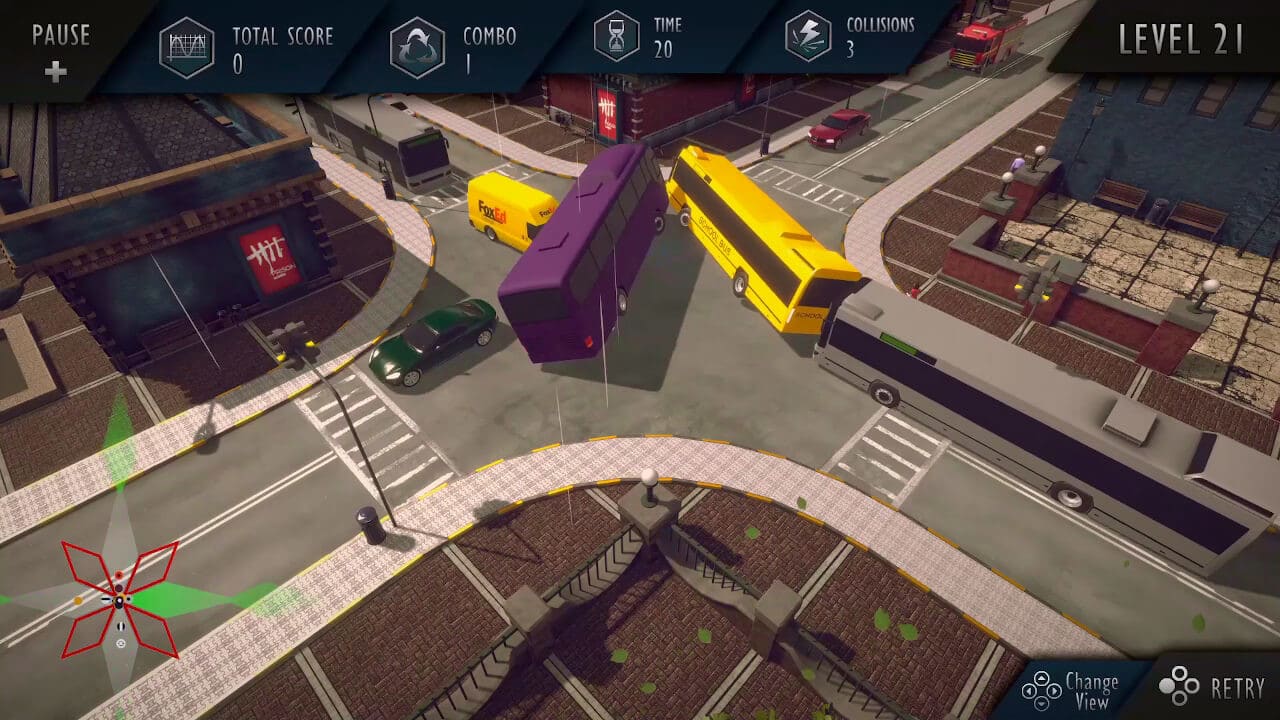Click the controller buttons icon beside Retry

click(1180, 688)
